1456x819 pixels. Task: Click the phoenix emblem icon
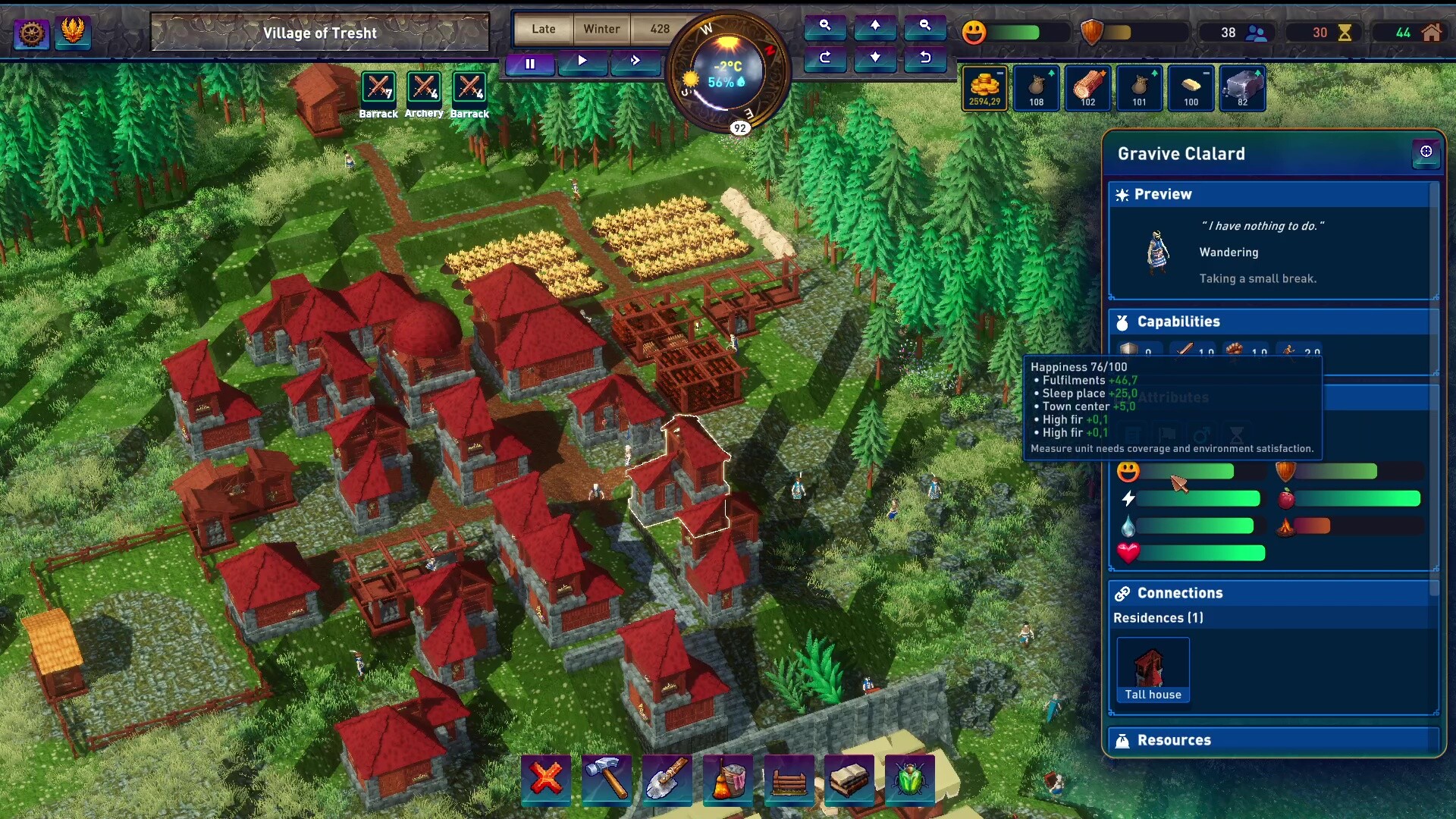point(73,33)
